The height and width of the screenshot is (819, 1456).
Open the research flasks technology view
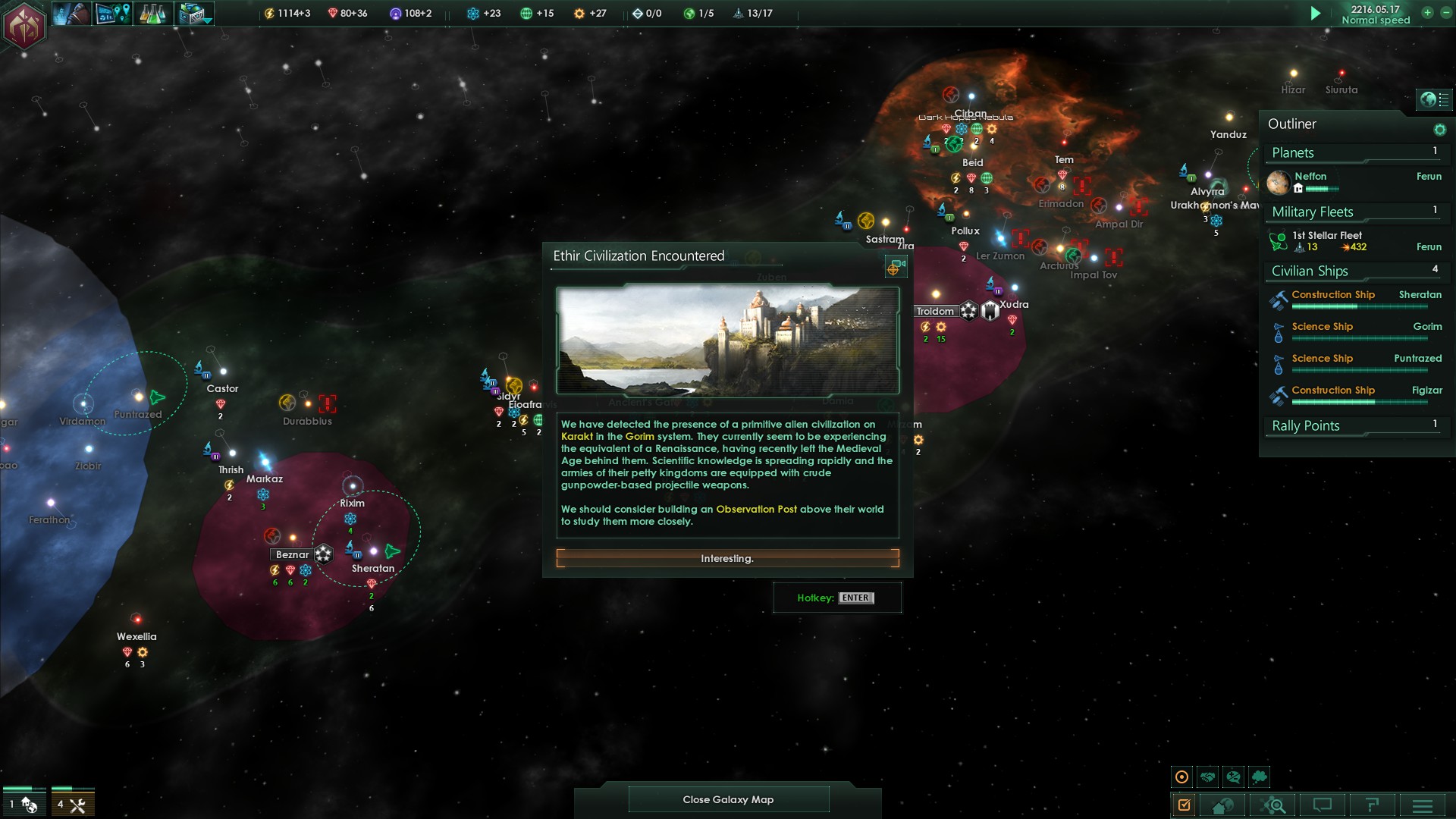(153, 14)
